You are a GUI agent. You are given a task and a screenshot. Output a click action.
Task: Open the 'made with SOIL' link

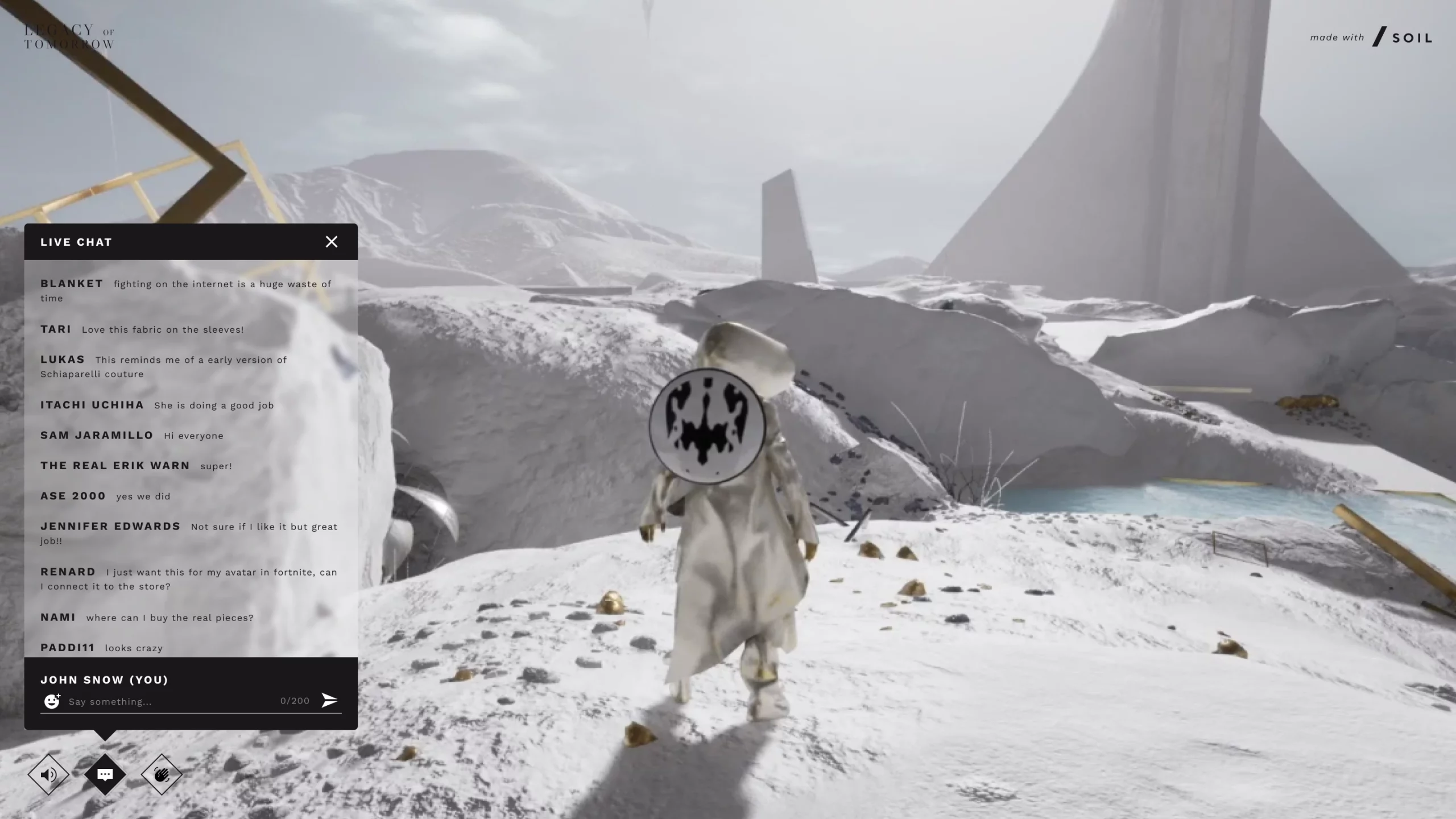1371,38
